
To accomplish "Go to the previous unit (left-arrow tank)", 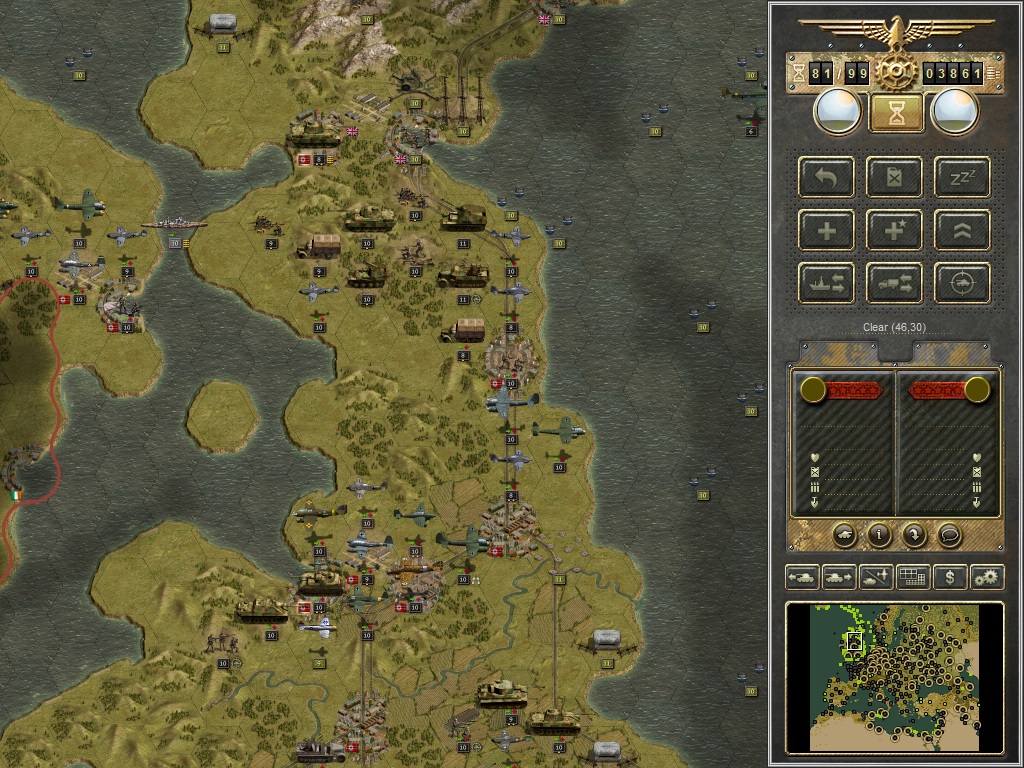I will point(803,577).
